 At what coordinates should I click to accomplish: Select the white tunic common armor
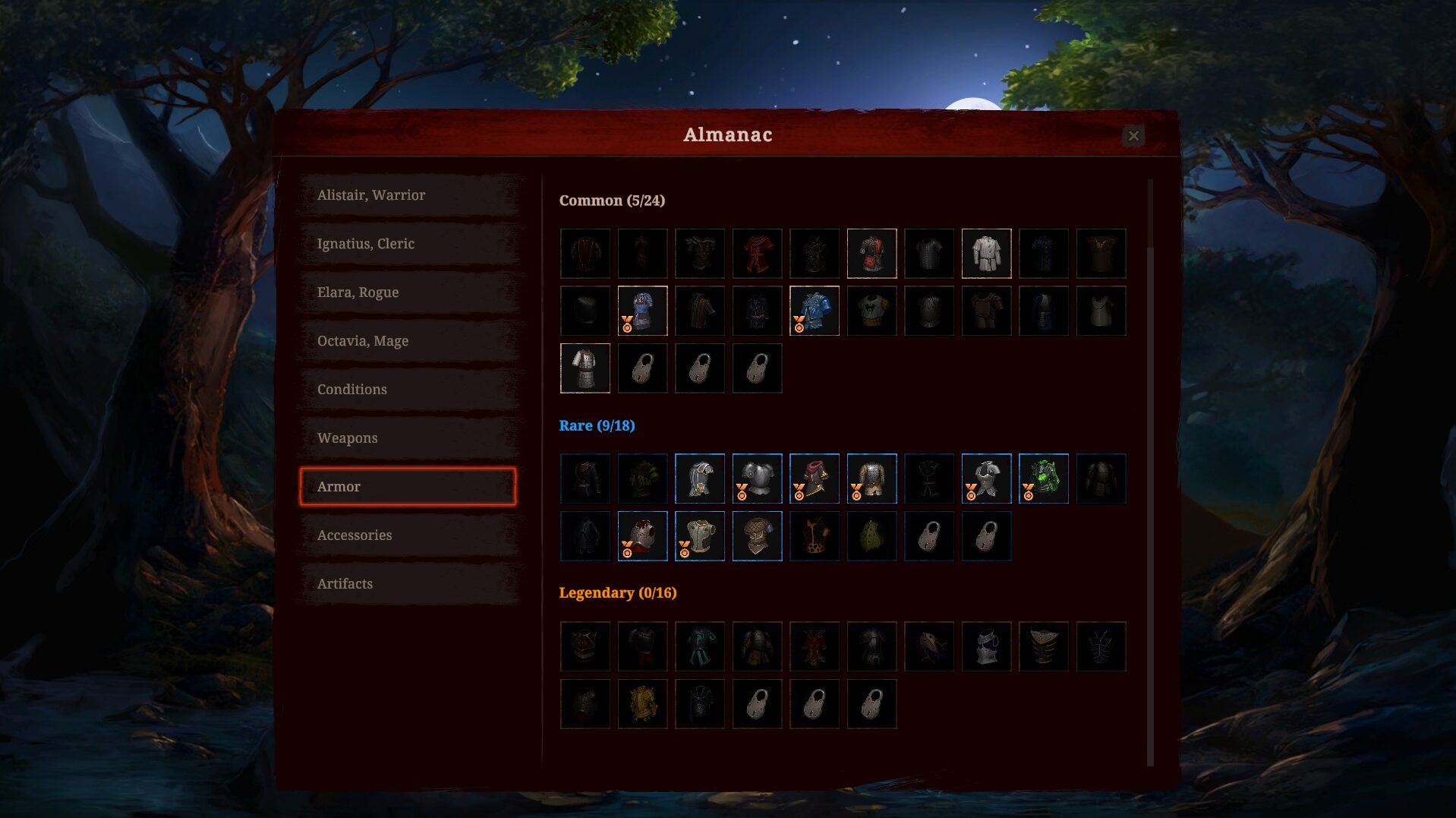[986, 254]
